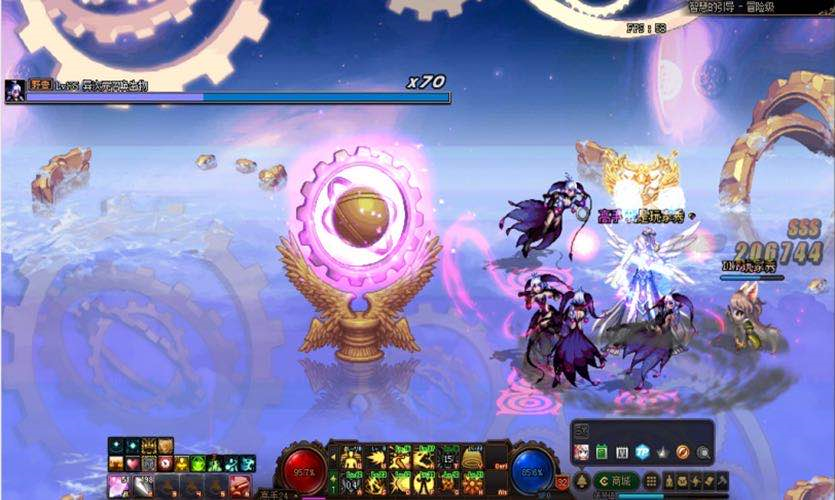Use the red heart buff icon
The width and height of the screenshot is (835, 500).
[x=132, y=464]
